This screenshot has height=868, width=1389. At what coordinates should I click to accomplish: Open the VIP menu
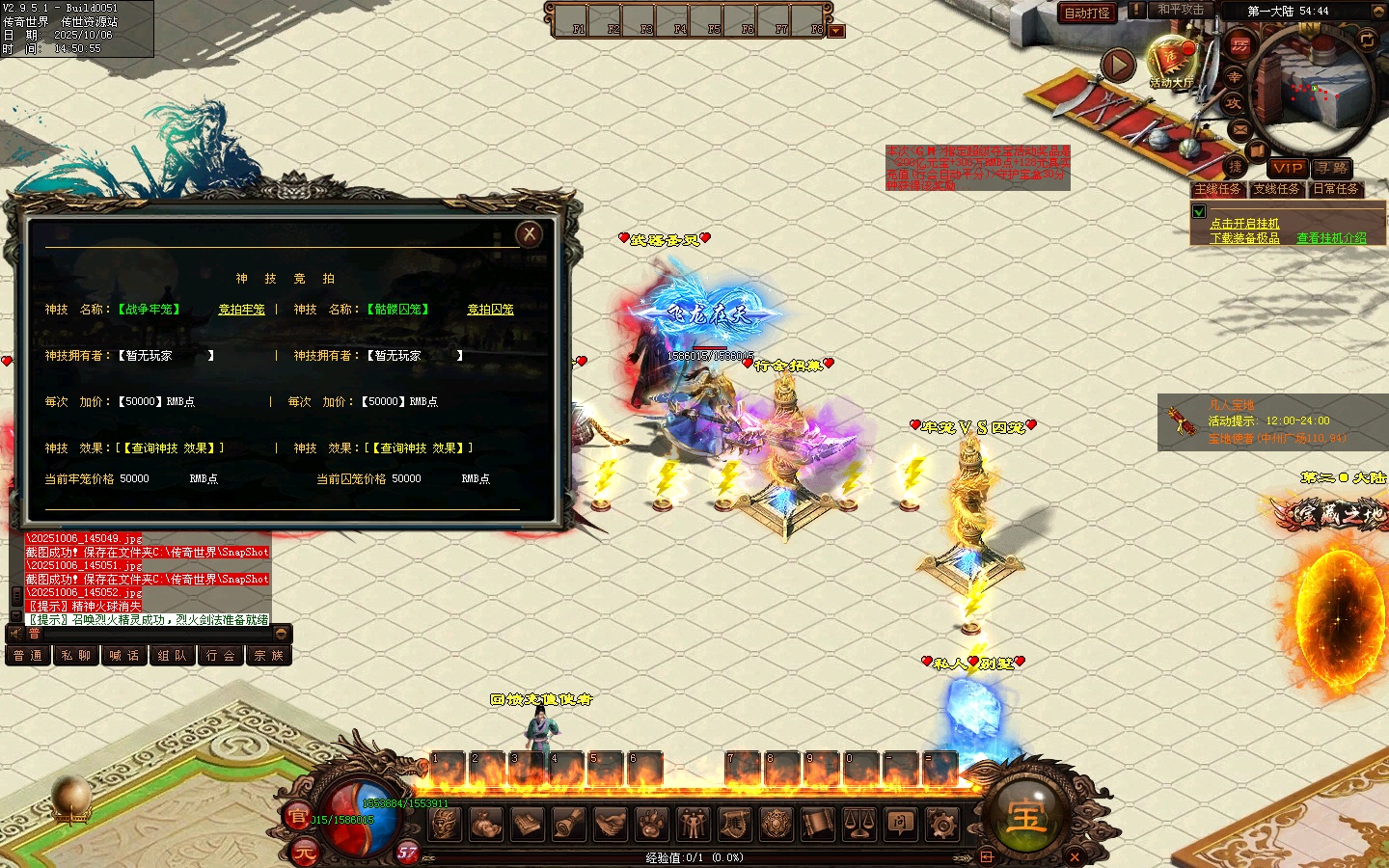click(x=1287, y=168)
